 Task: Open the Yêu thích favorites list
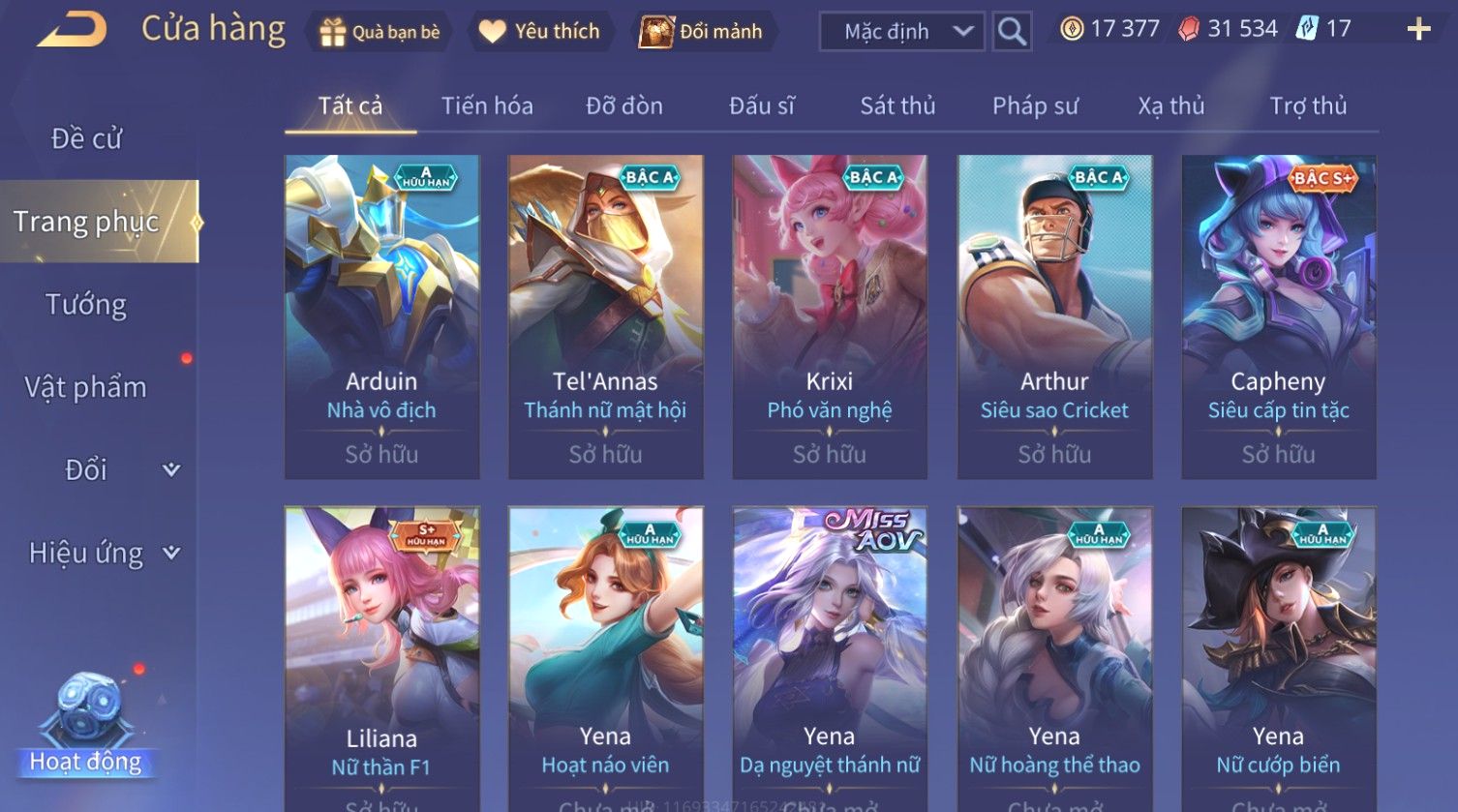pos(539,32)
